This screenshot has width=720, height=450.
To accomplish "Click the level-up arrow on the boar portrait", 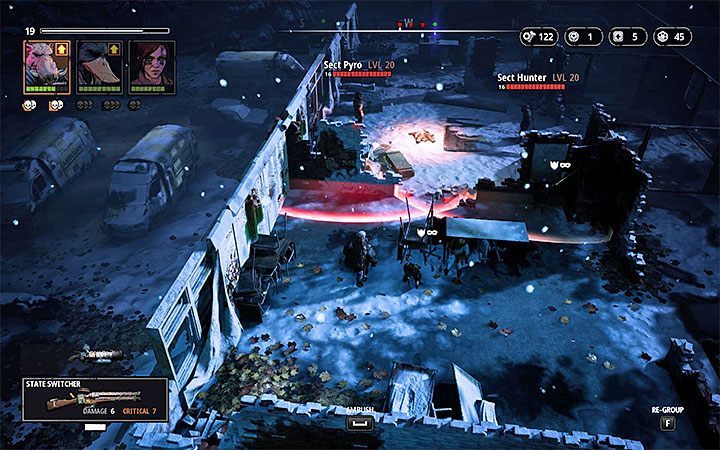I will click(63, 47).
